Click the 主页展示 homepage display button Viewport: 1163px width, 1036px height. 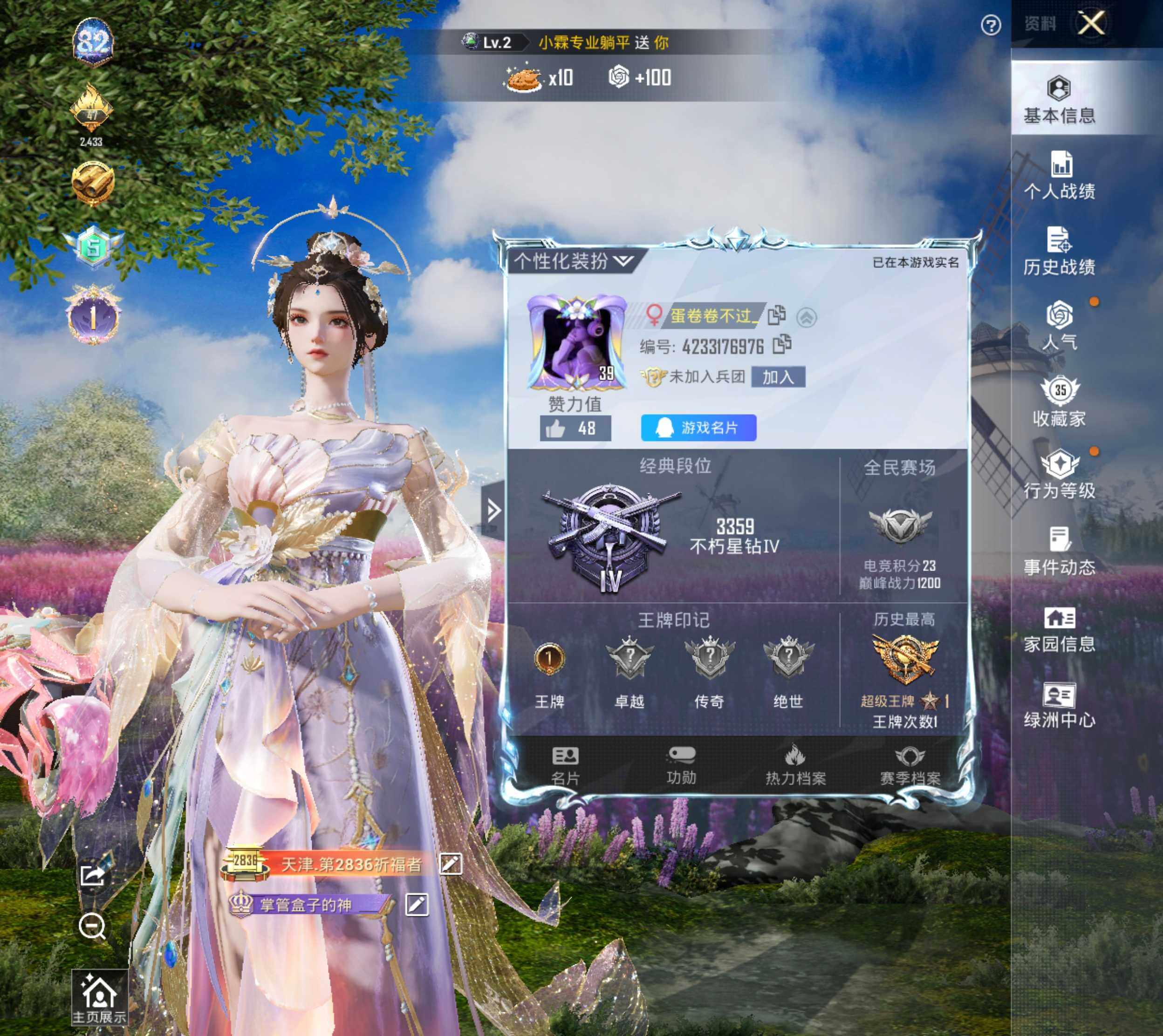coord(99,998)
